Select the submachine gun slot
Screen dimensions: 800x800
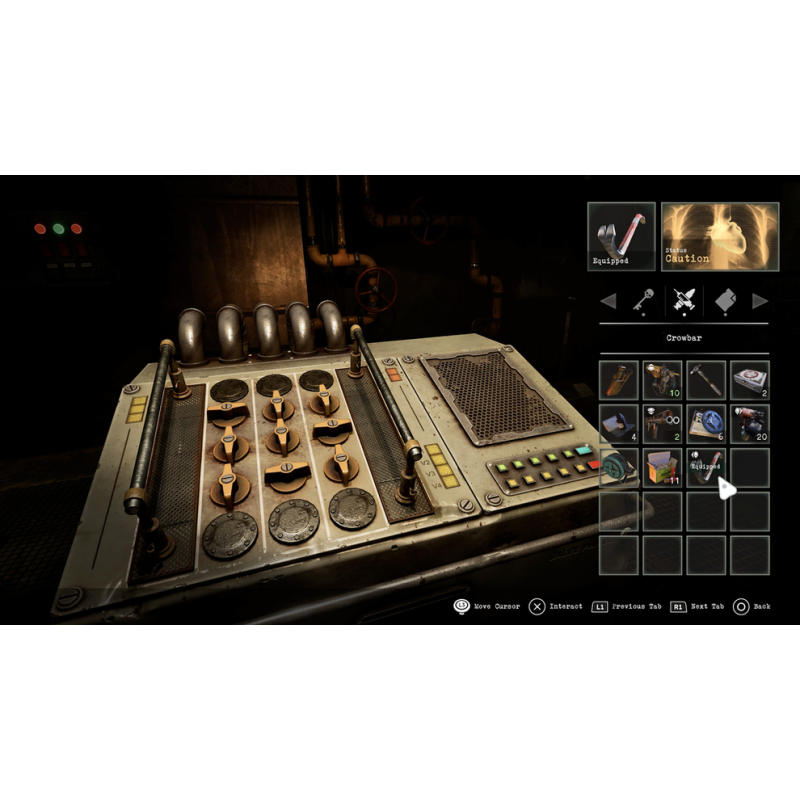pyautogui.click(x=662, y=423)
